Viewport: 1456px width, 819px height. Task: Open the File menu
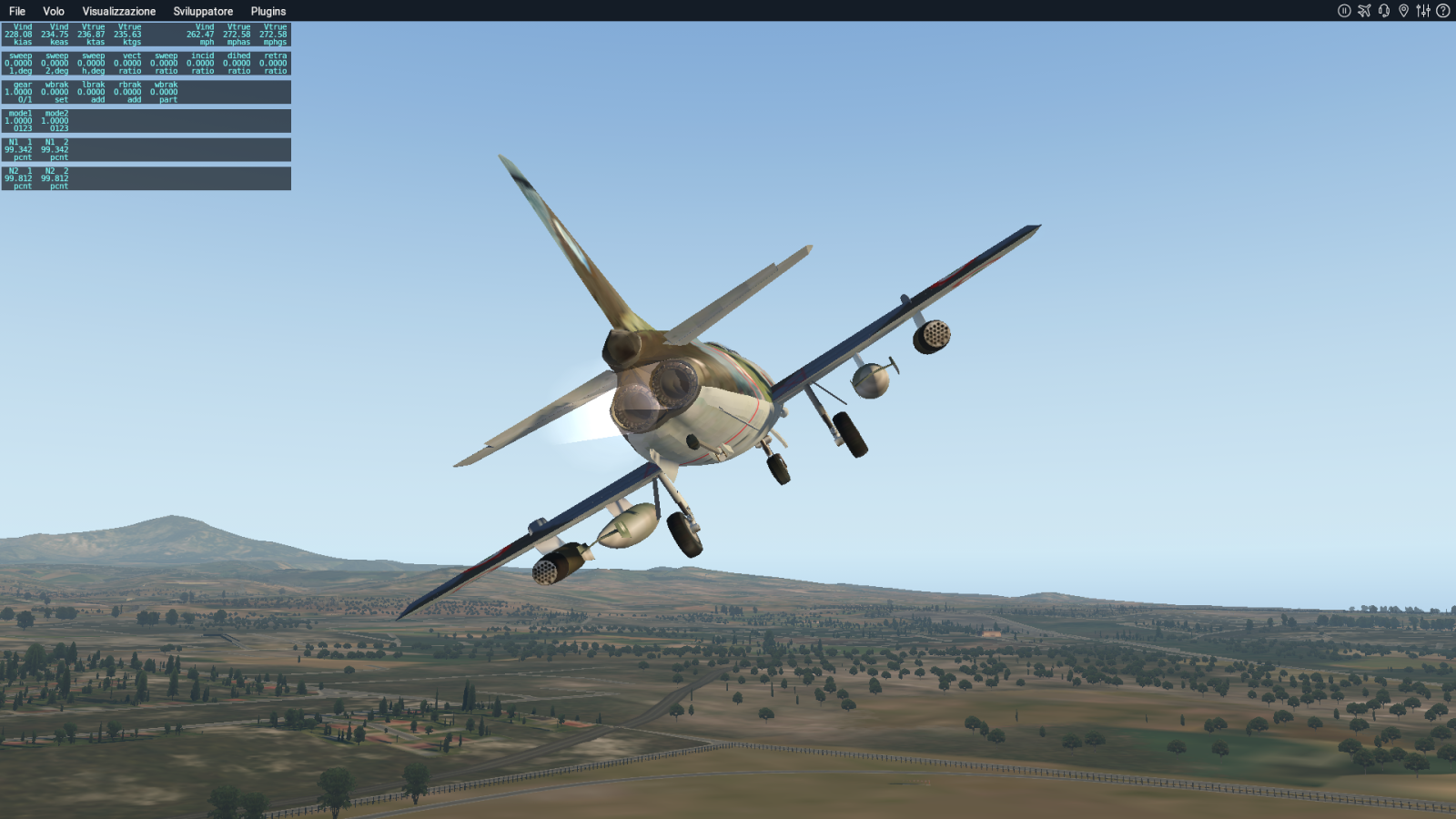17,11
